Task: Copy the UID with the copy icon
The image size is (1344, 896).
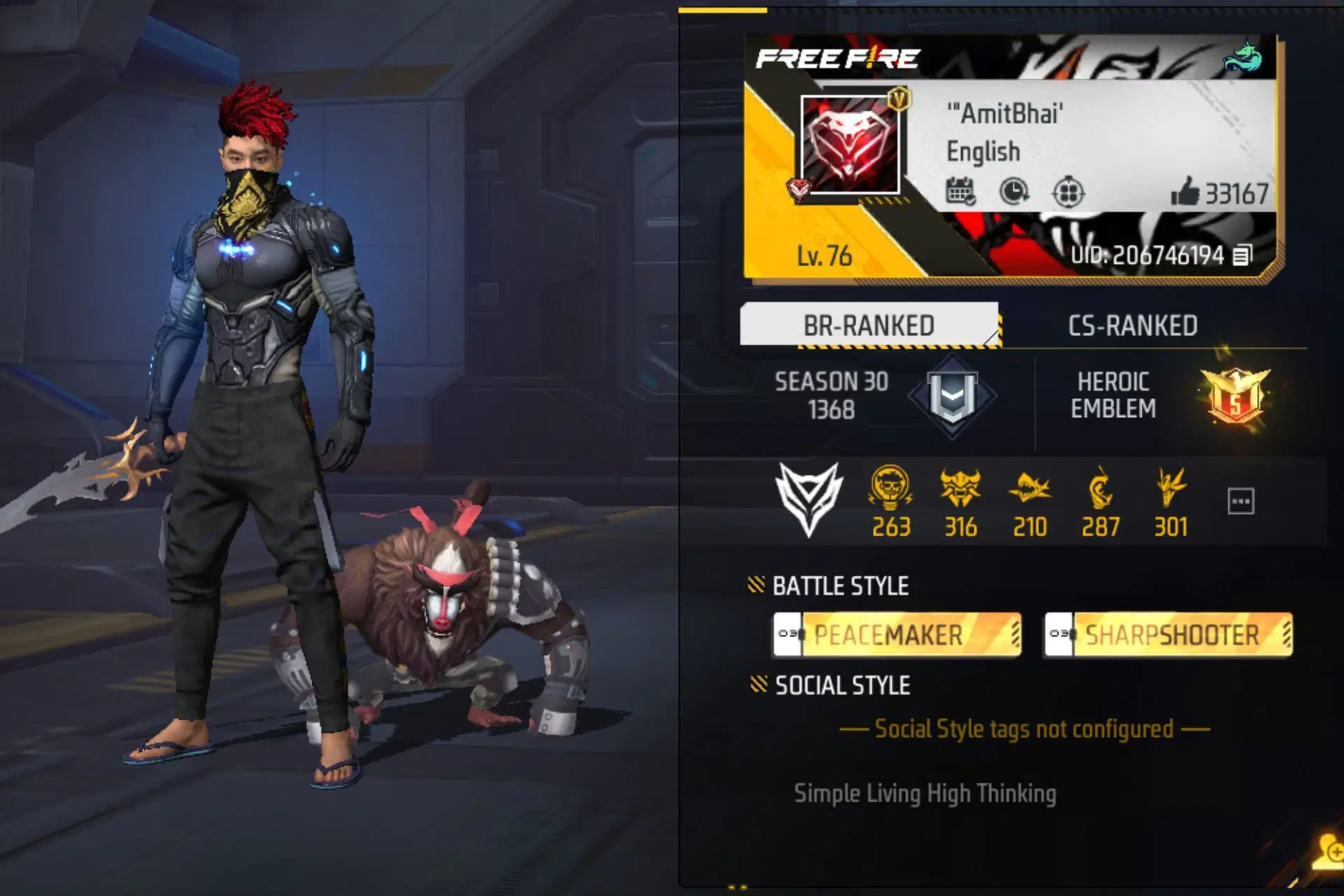Action: (1242, 255)
